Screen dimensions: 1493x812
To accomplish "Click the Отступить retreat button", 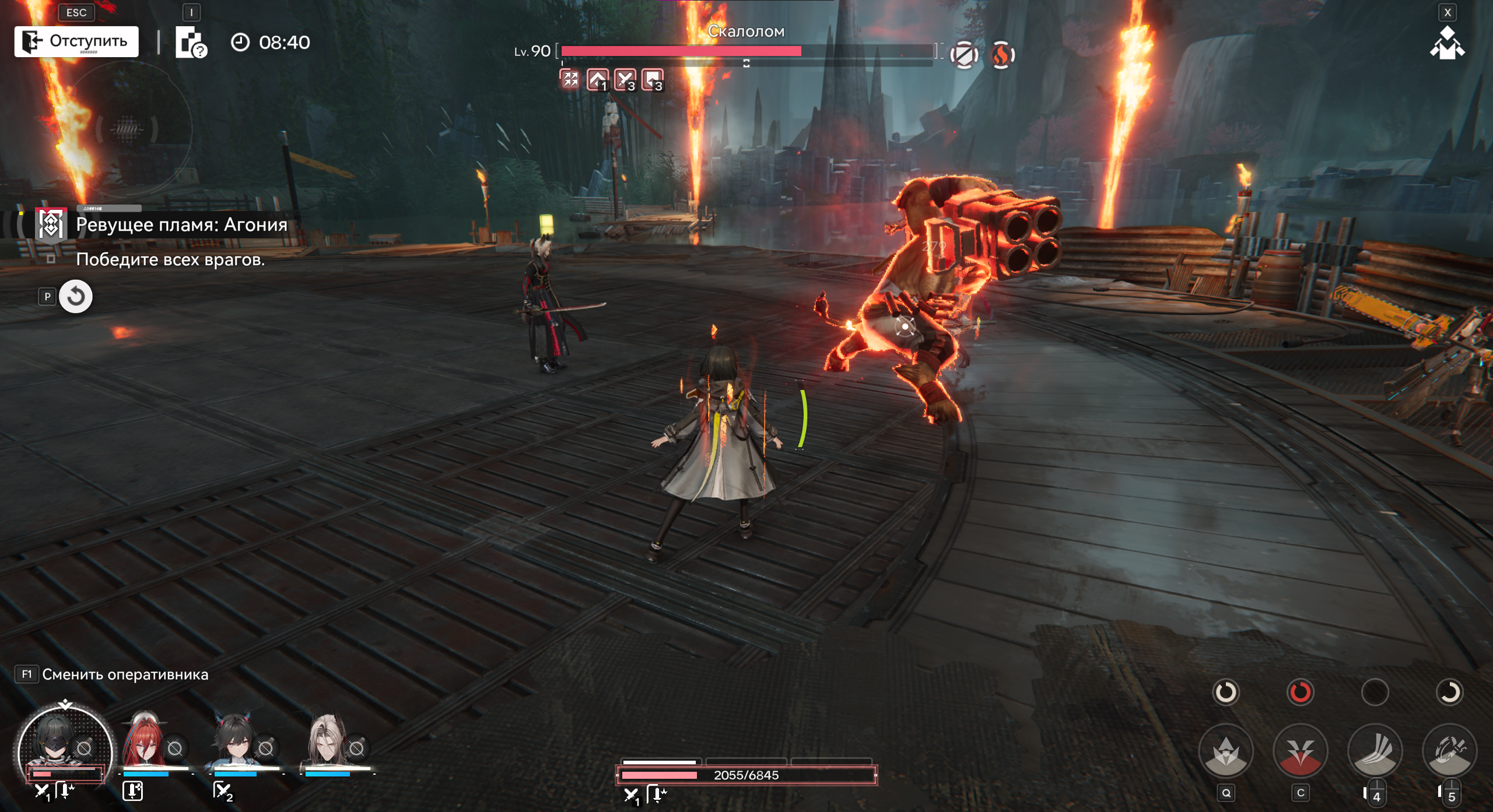I will [x=76, y=41].
